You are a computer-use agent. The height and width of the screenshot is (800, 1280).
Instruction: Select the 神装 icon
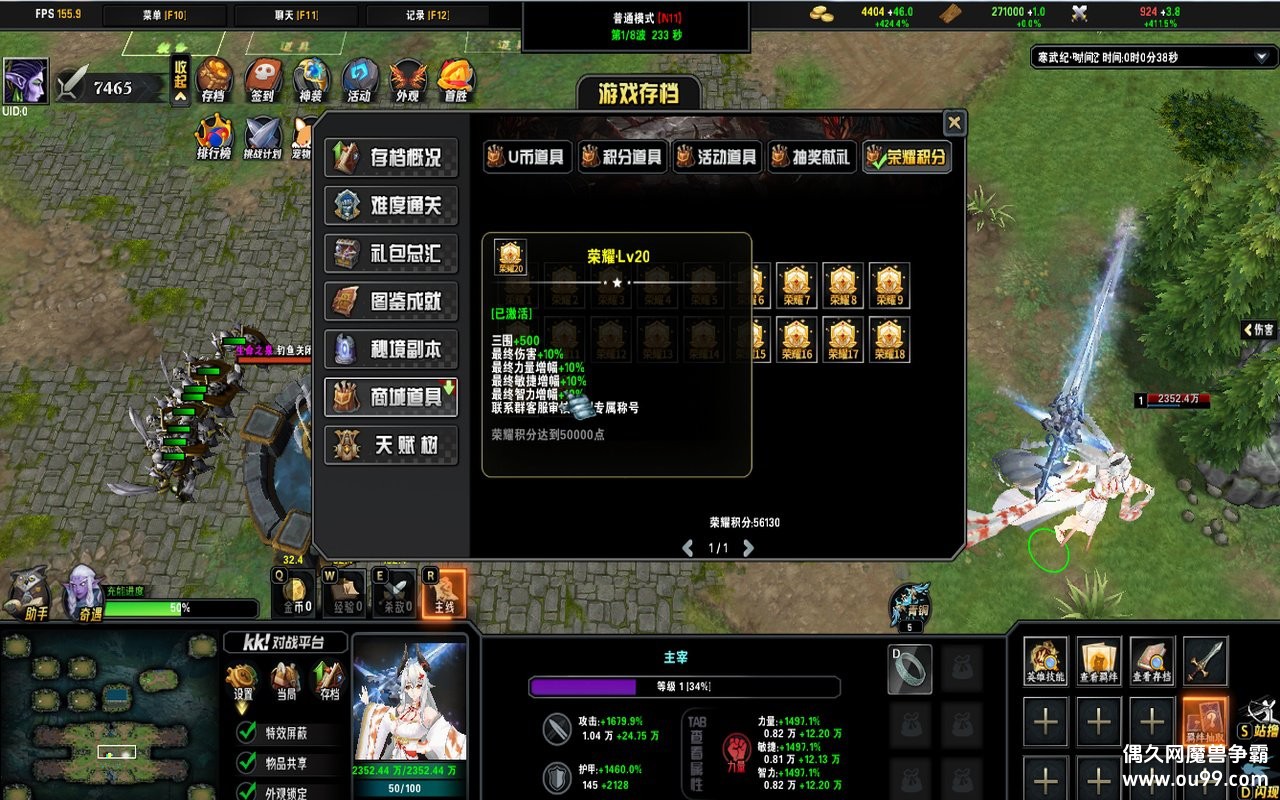(x=310, y=77)
